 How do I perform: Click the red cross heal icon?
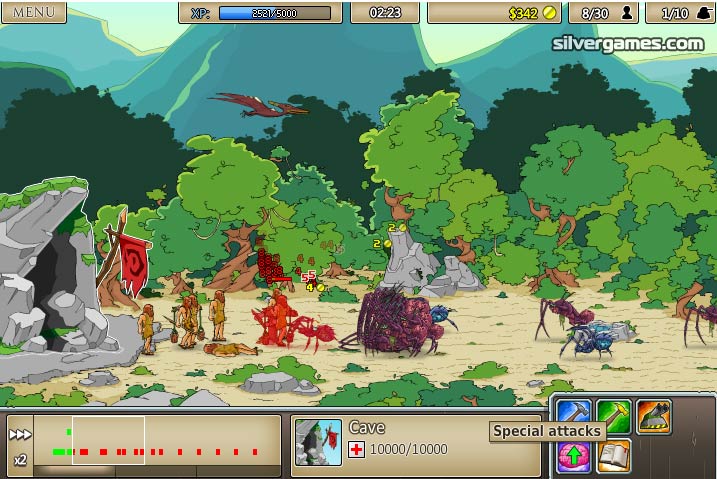pos(356,450)
